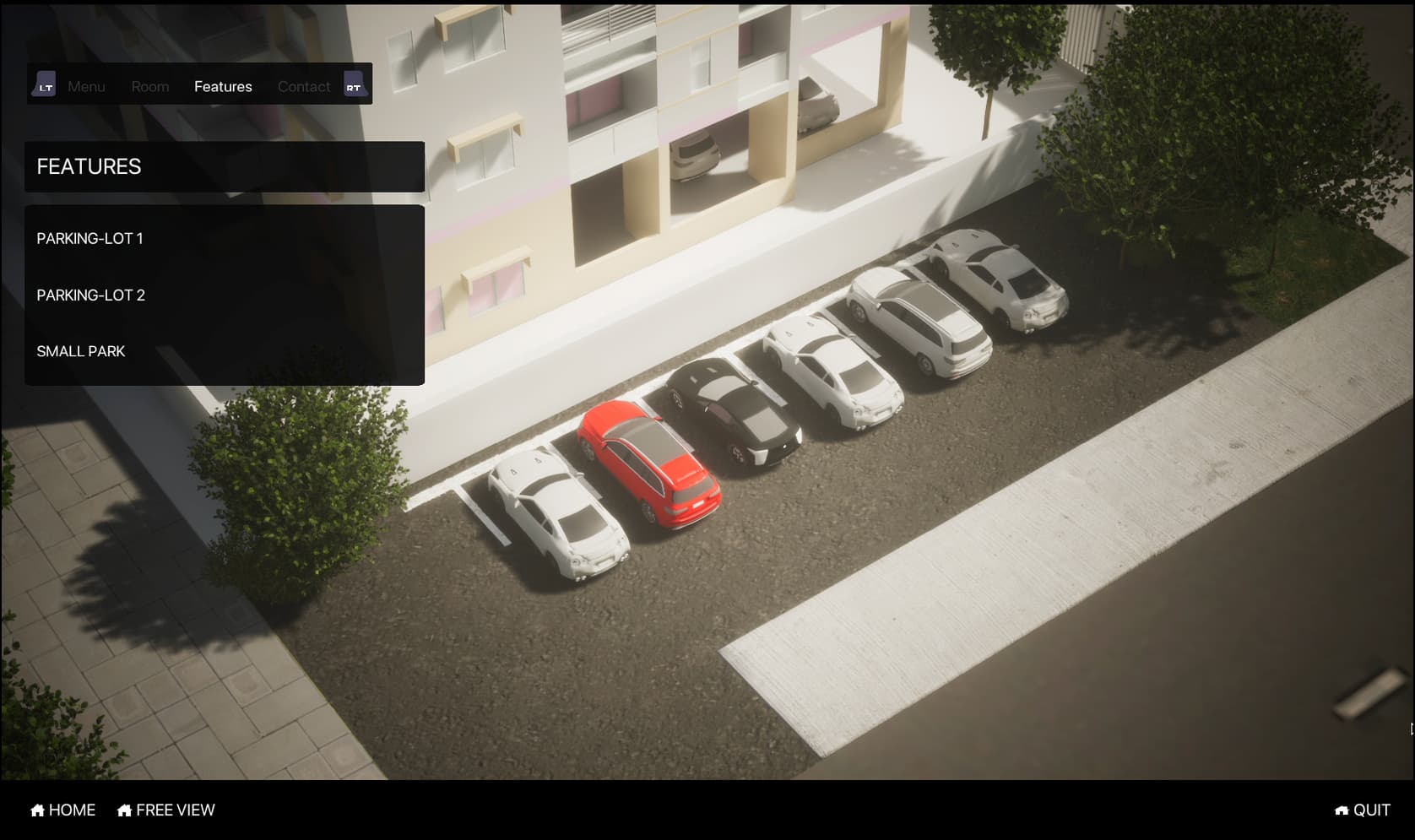Select the Parking-Lot 2 entry
Screen dimensions: 1415x840
[90, 295]
